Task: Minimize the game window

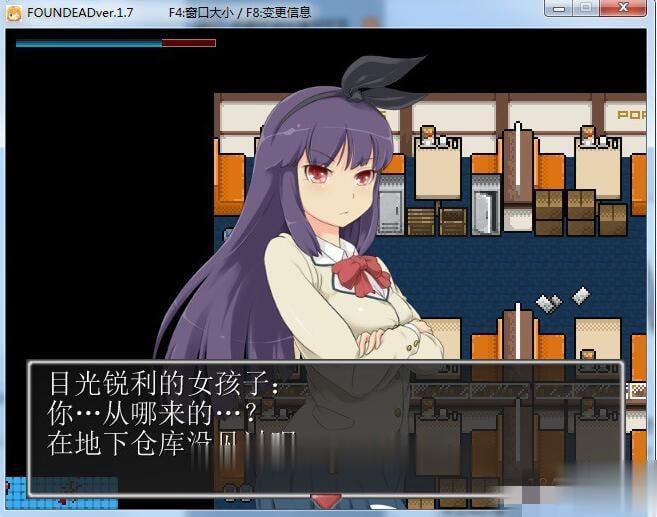Action: tap(559, 9)
